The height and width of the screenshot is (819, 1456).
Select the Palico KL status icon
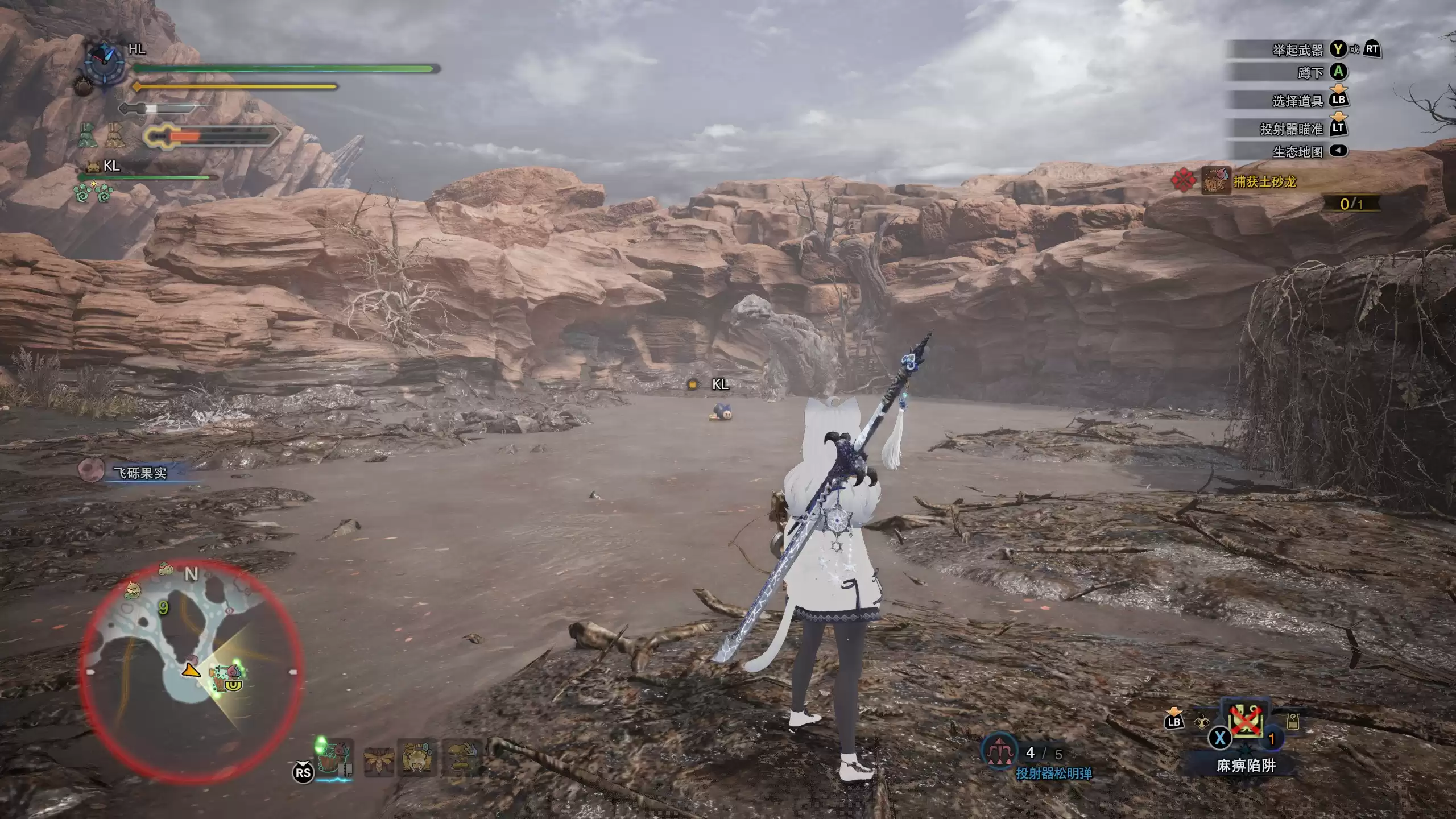(x=93, y=167)
